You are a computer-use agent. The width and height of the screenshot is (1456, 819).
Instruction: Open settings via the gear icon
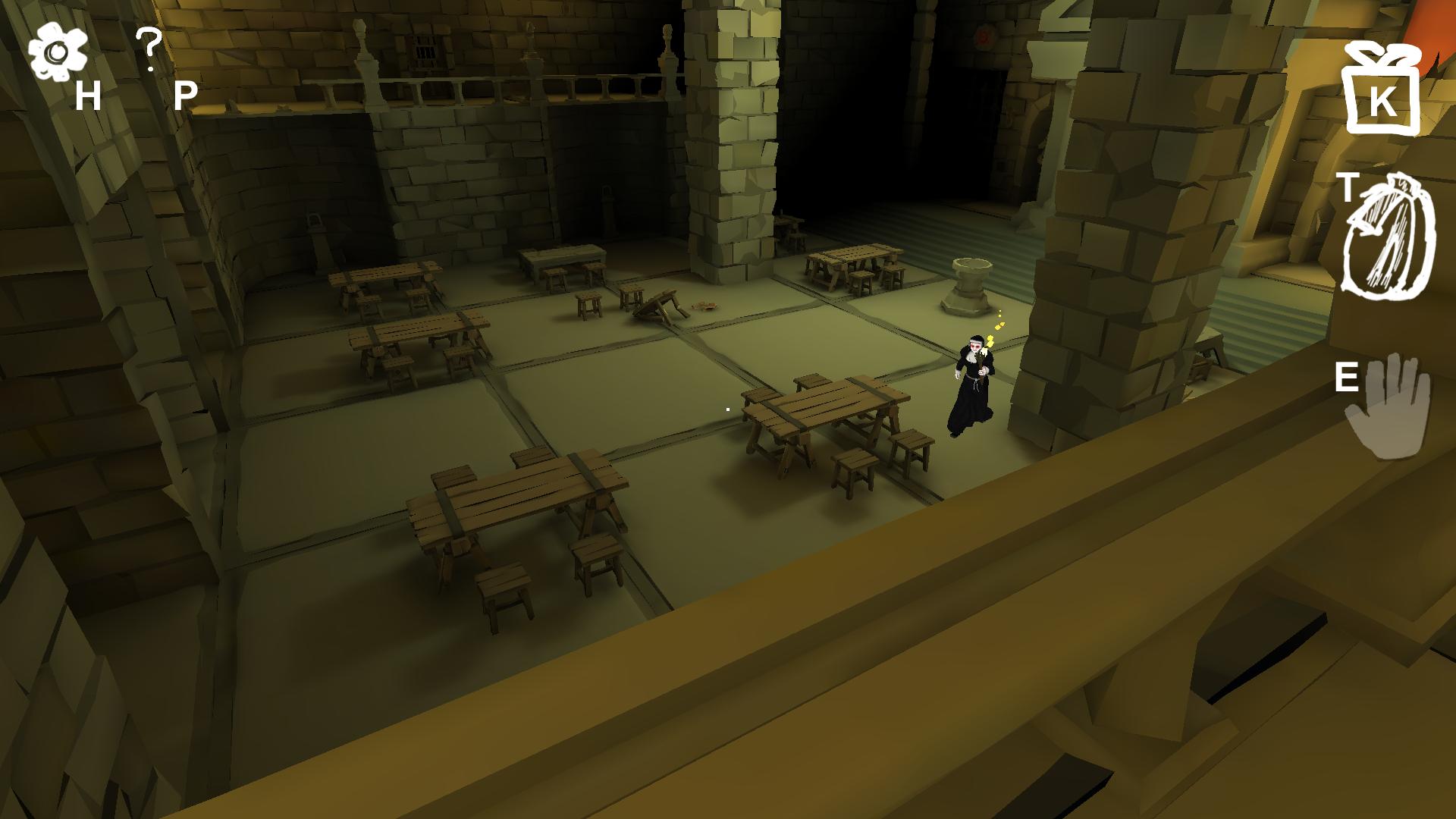tap(57, 52)
